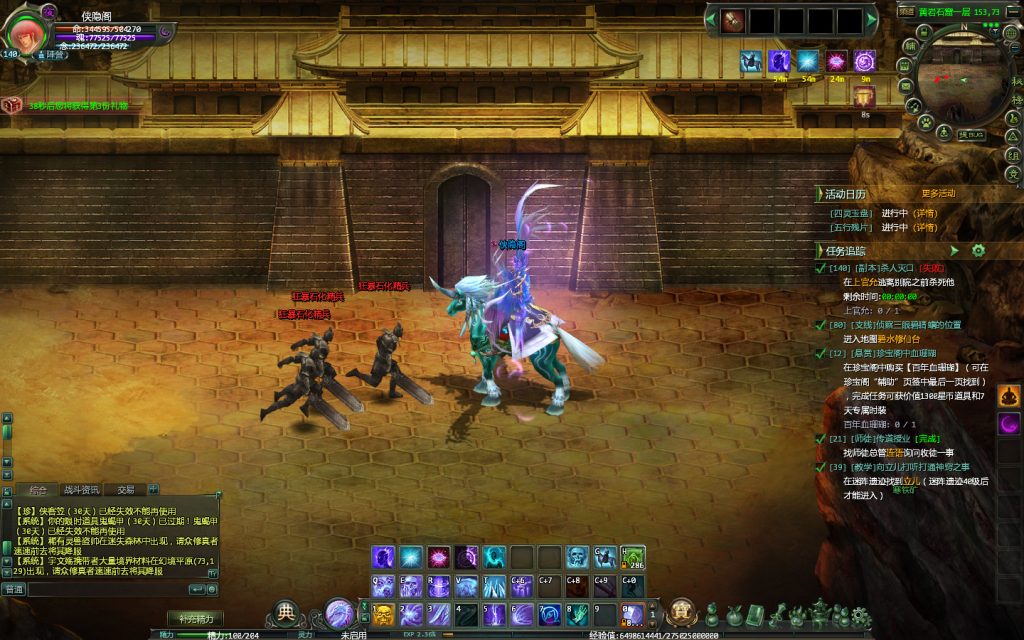Viewport: 1024px width, 640px height.
Task: Click the right arrow on top item bar
Action: (870, 20)
